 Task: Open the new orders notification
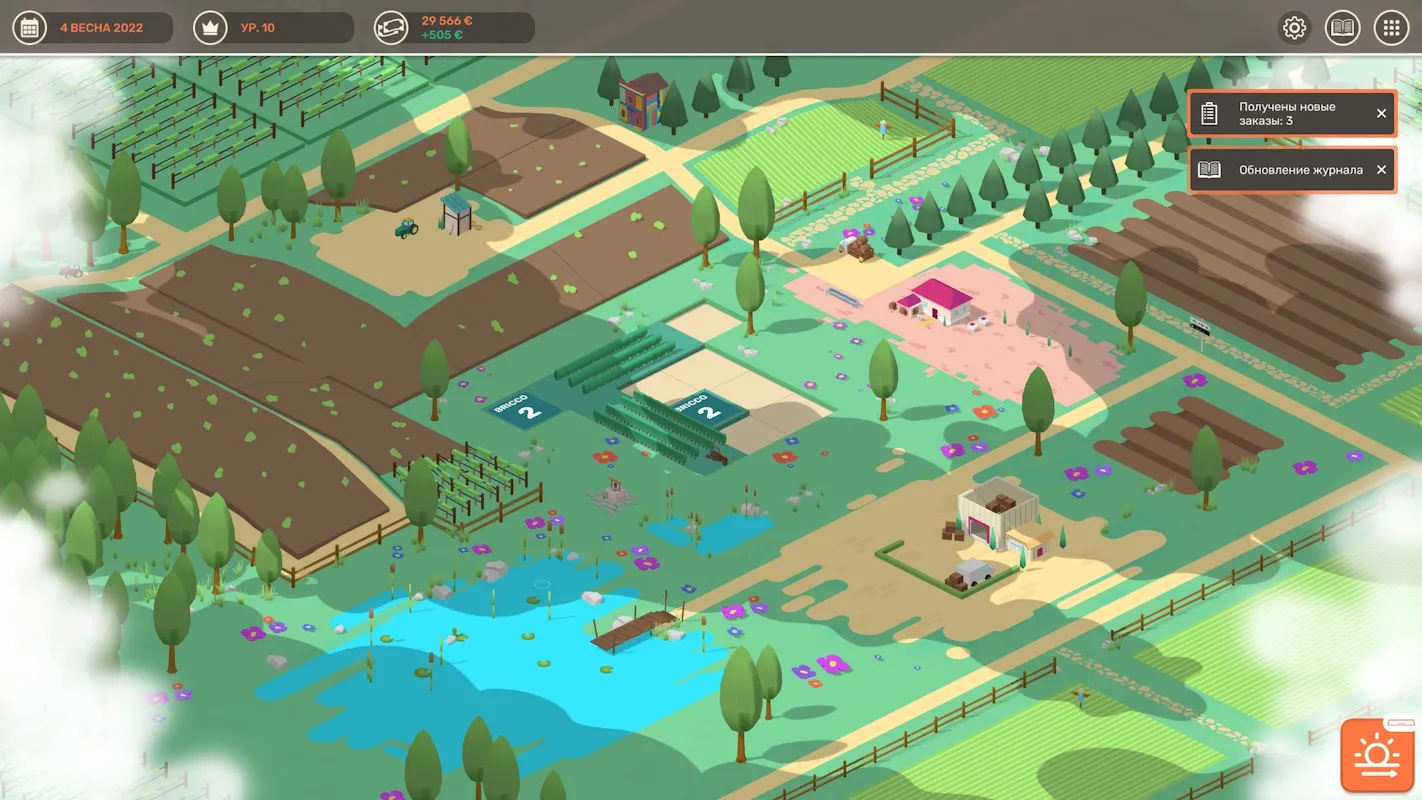1286,114
